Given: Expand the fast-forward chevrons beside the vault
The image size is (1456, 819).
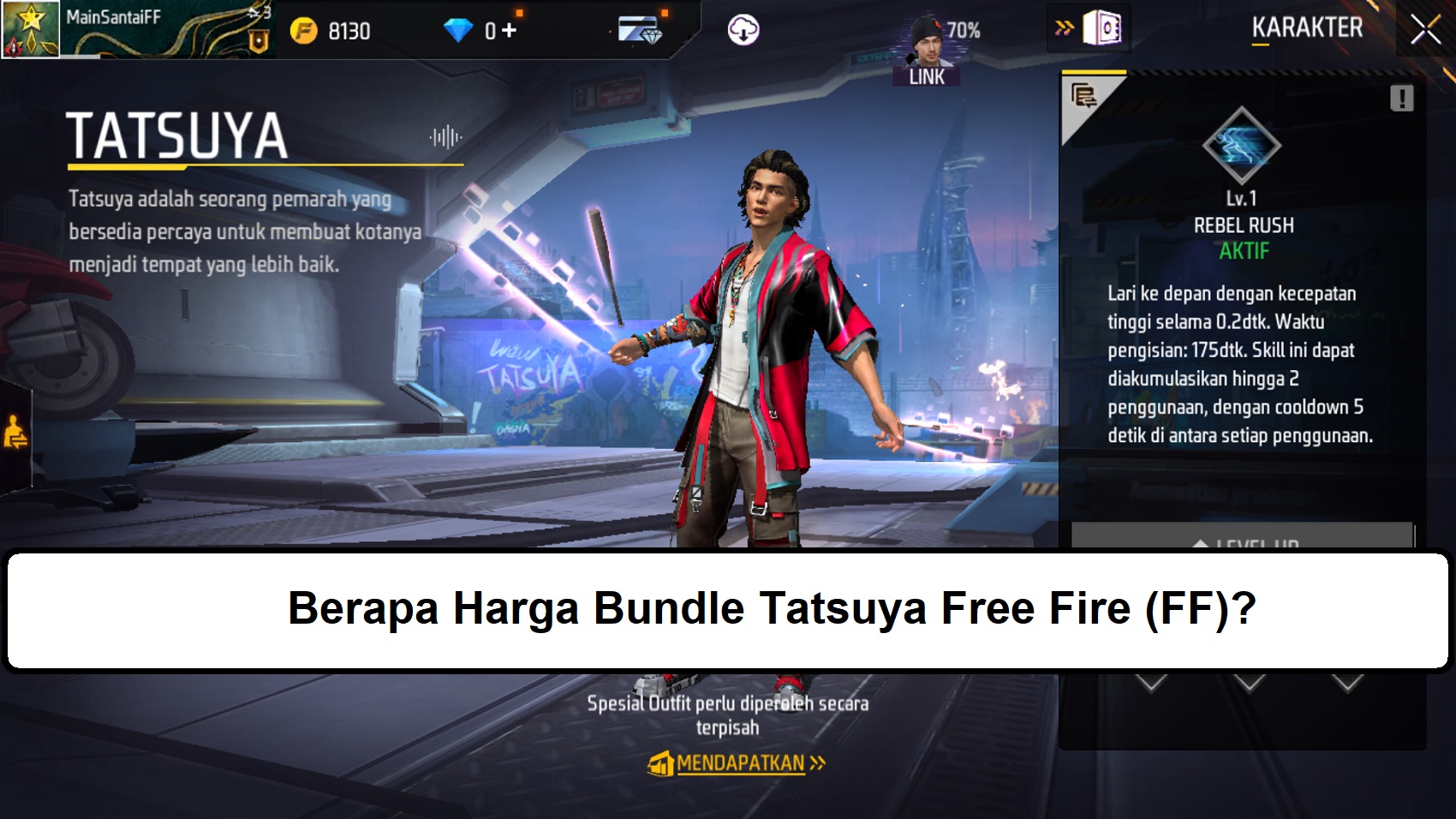Looking at the screenshot, I should point(1064,27).
